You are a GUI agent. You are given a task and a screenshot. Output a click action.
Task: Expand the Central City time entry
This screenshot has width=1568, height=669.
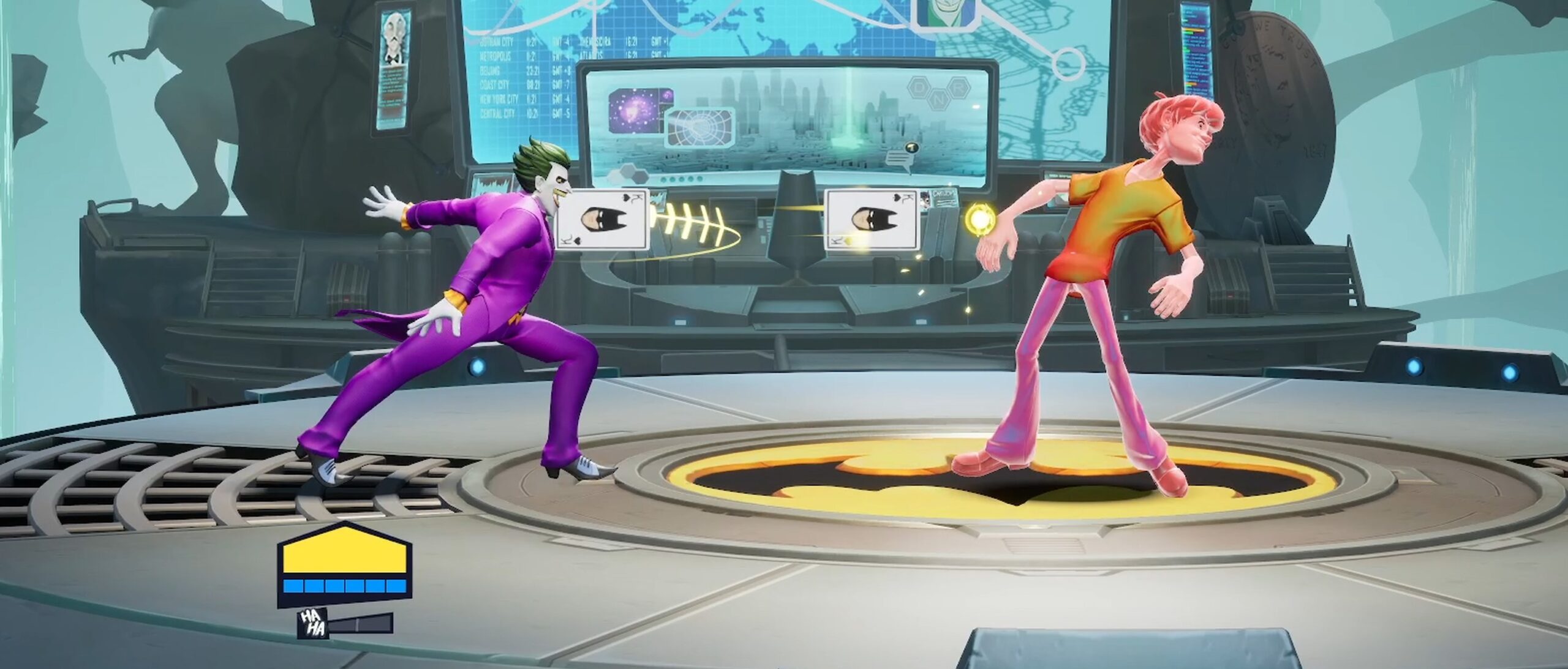pyautogui.click(x=497, y=112)
